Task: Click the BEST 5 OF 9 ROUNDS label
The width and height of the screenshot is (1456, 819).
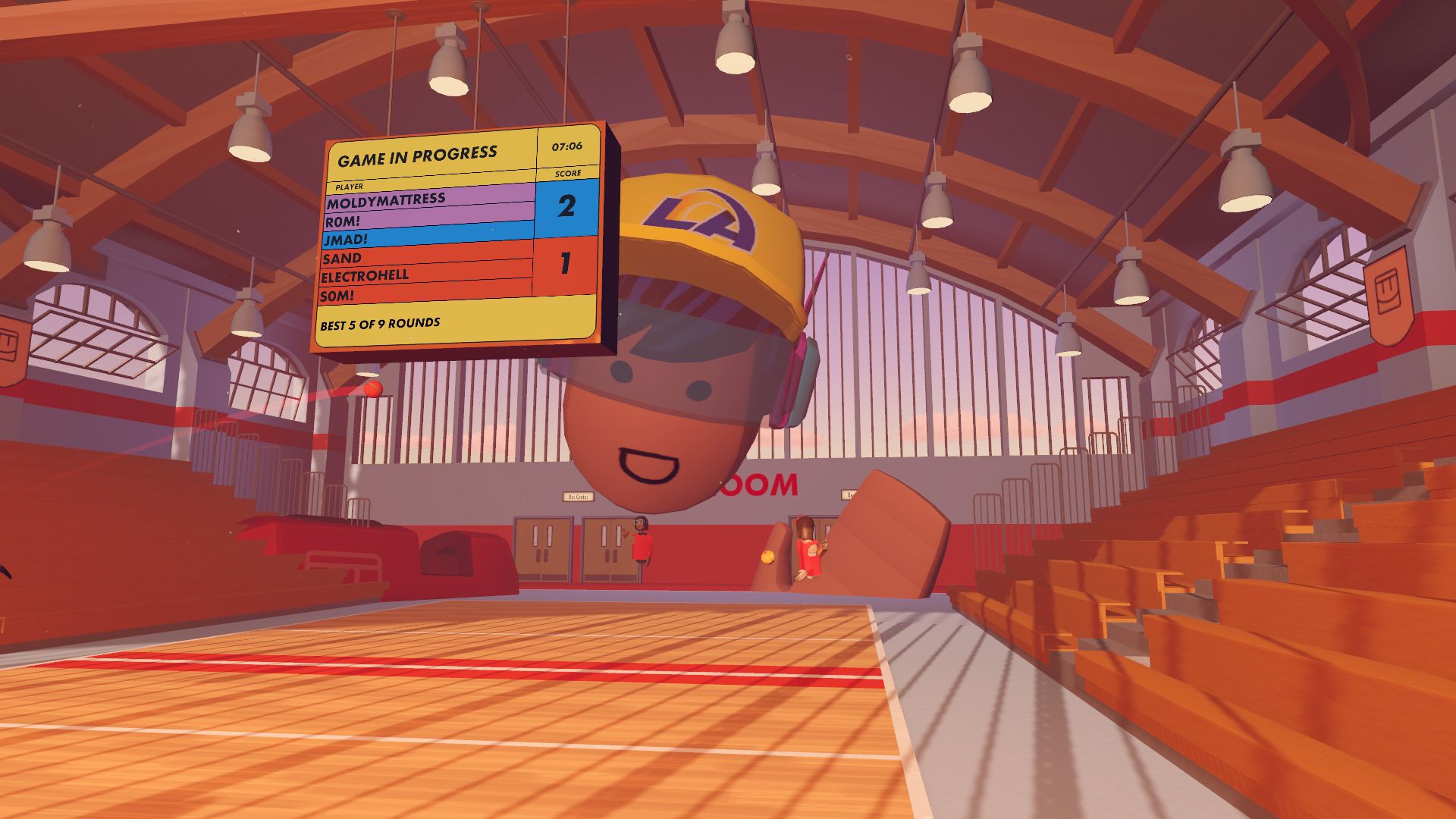Action: [379, 325]
